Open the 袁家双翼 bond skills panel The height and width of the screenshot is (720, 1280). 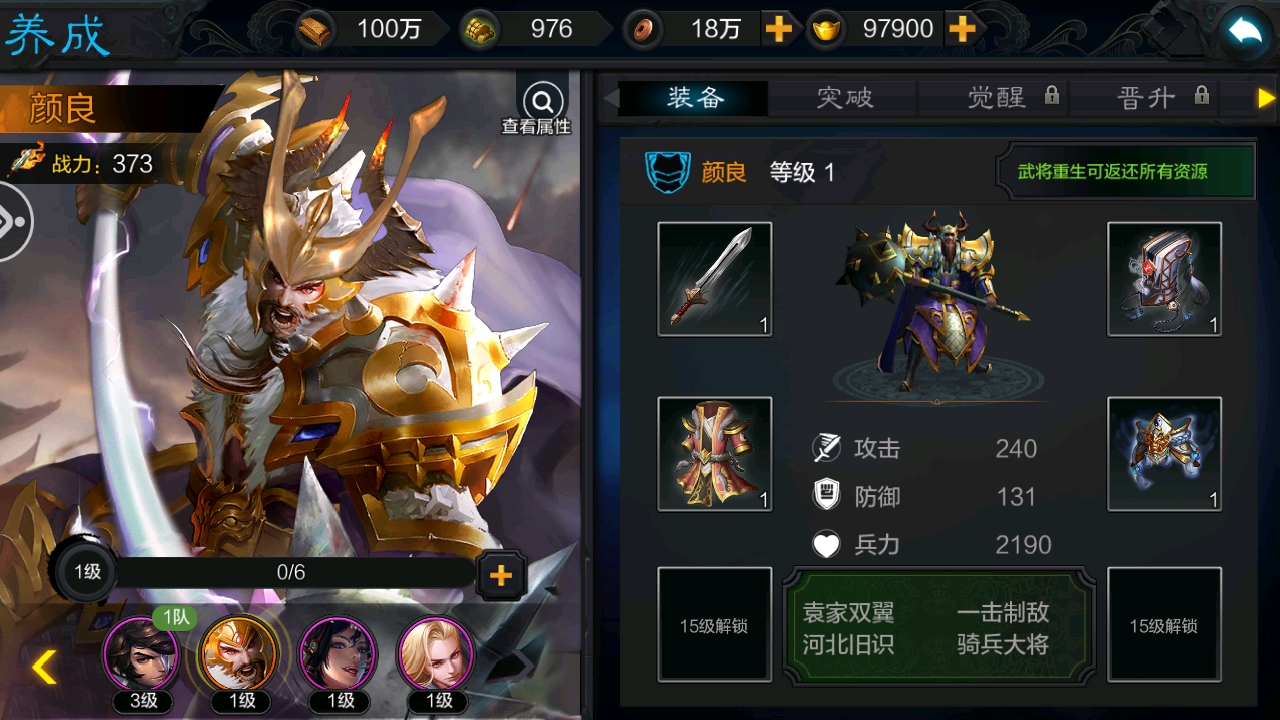pyautogui.click(x=939, y=627)
